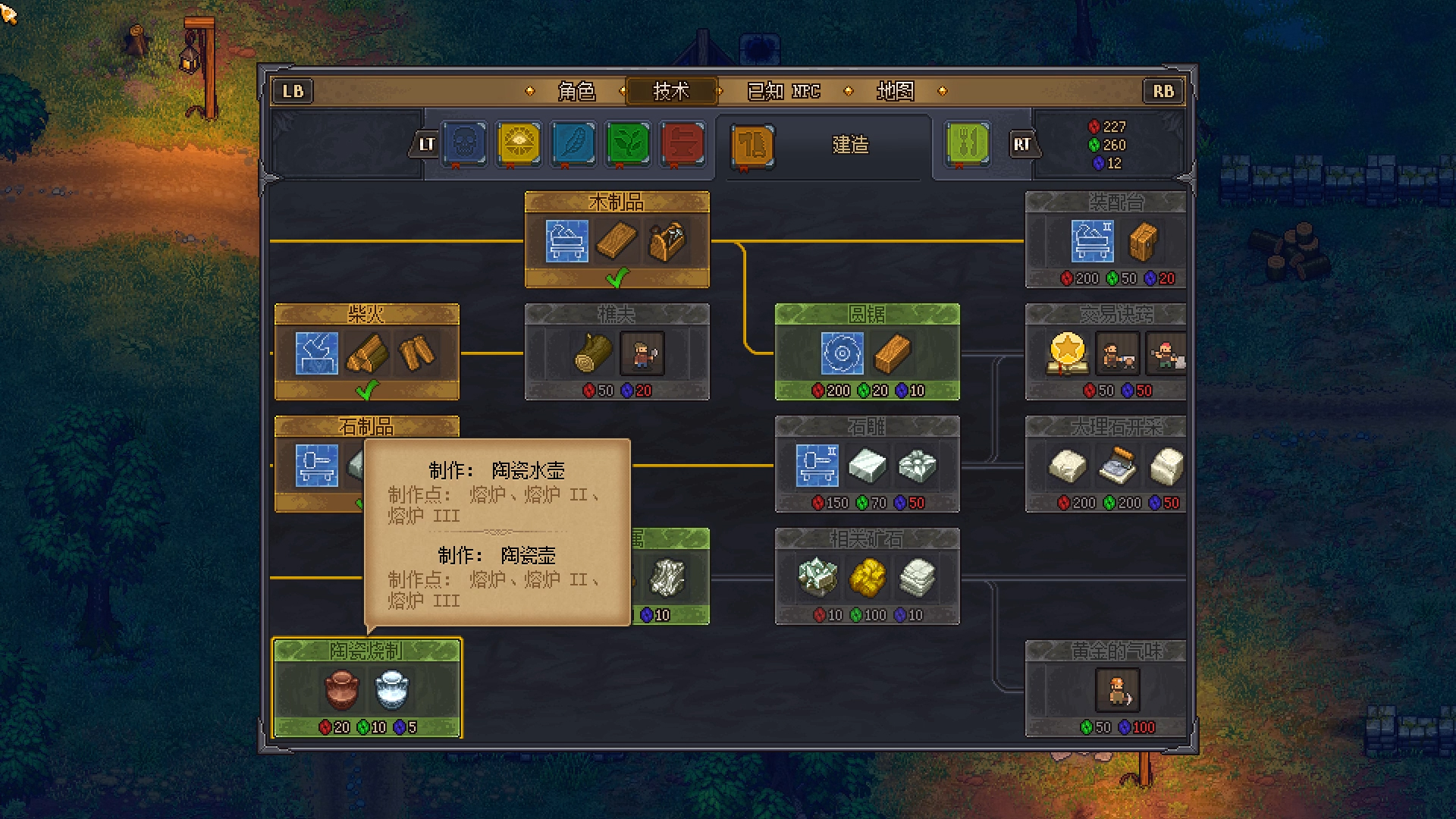Select the yellow eye technology category

pyautogui.click(x=519, y=143)
